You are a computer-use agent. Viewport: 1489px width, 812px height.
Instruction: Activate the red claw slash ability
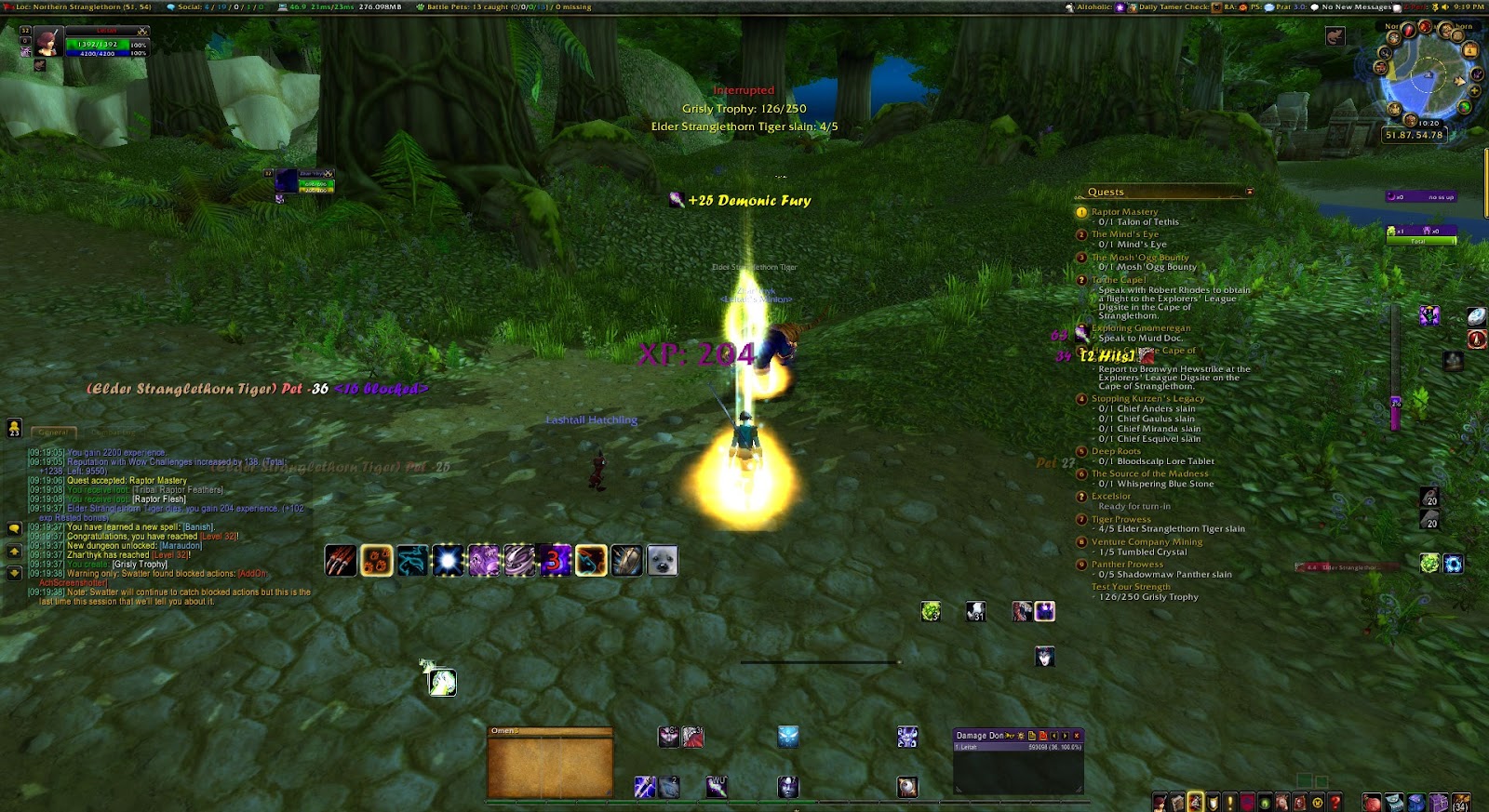tap(341, 561)
